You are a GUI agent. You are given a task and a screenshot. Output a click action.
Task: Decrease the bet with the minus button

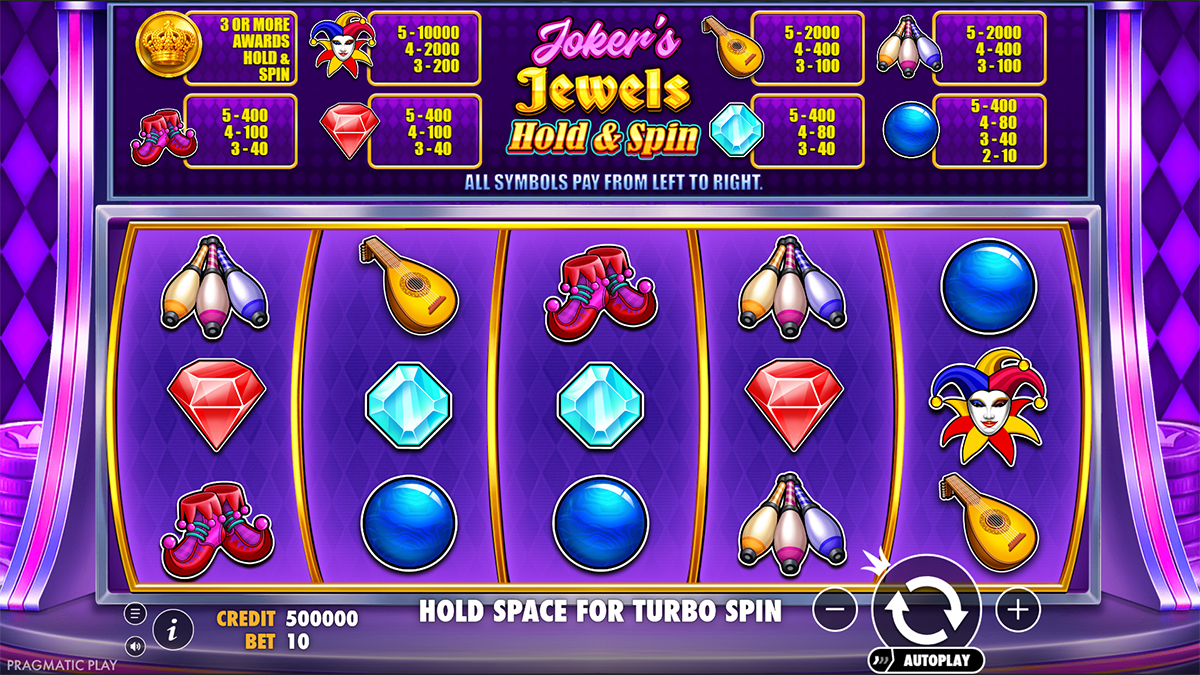(x=835, y=608)
